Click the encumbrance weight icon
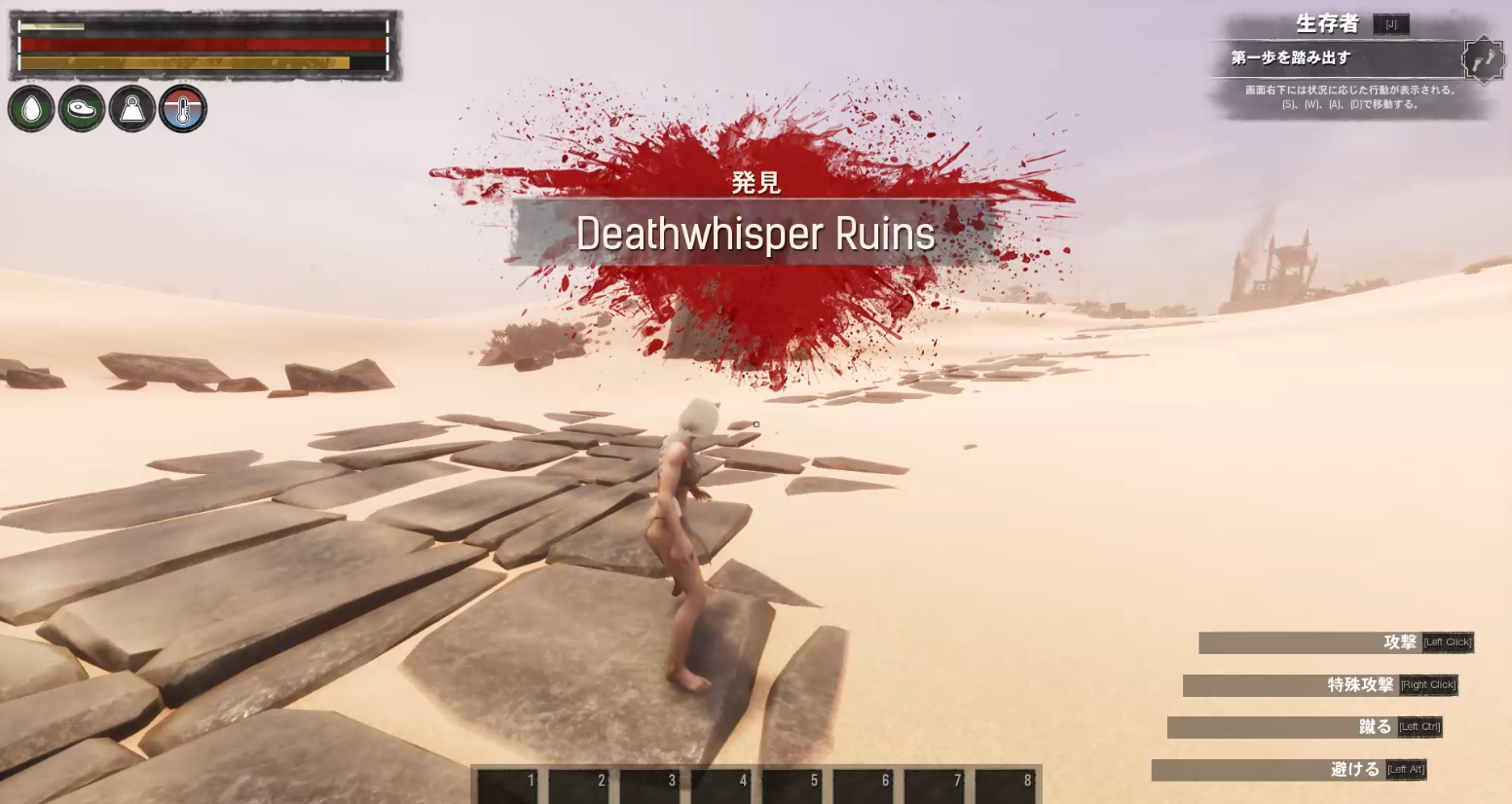The height and width of the screenshot is (804, 1512). point(131,108)
